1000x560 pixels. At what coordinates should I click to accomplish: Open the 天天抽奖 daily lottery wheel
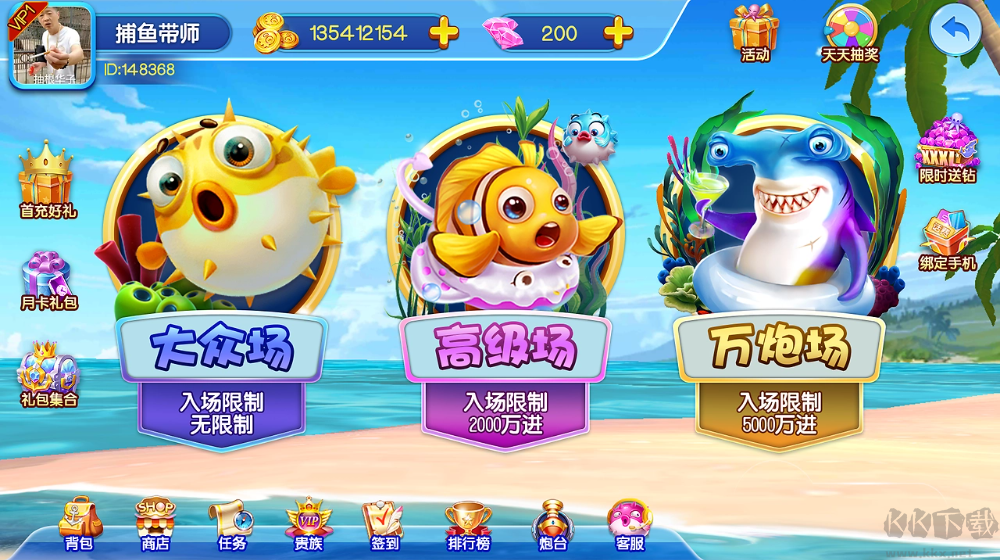coord(850,31)
